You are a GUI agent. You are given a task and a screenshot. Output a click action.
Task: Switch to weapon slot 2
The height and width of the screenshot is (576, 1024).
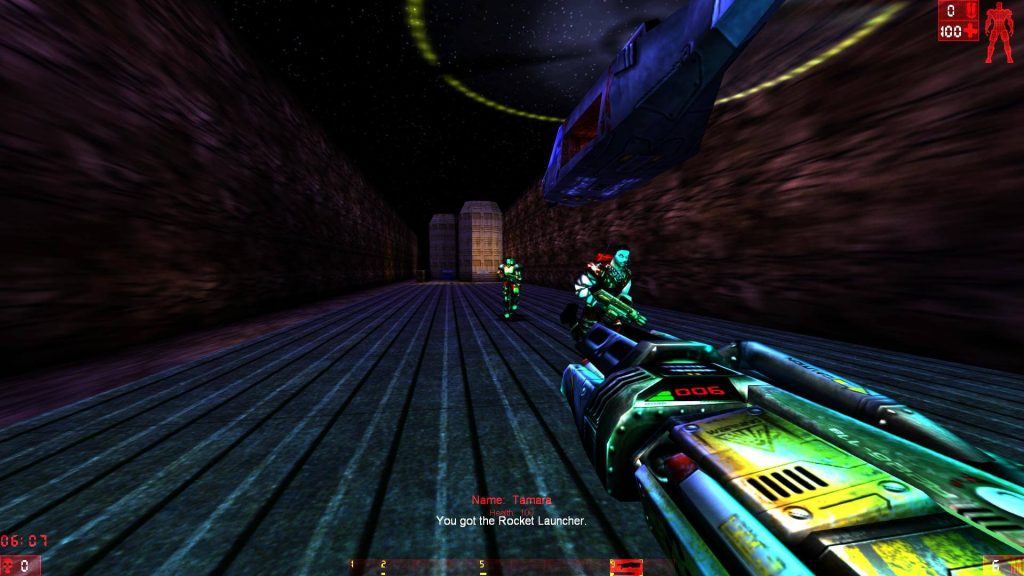tap(383, 567)
